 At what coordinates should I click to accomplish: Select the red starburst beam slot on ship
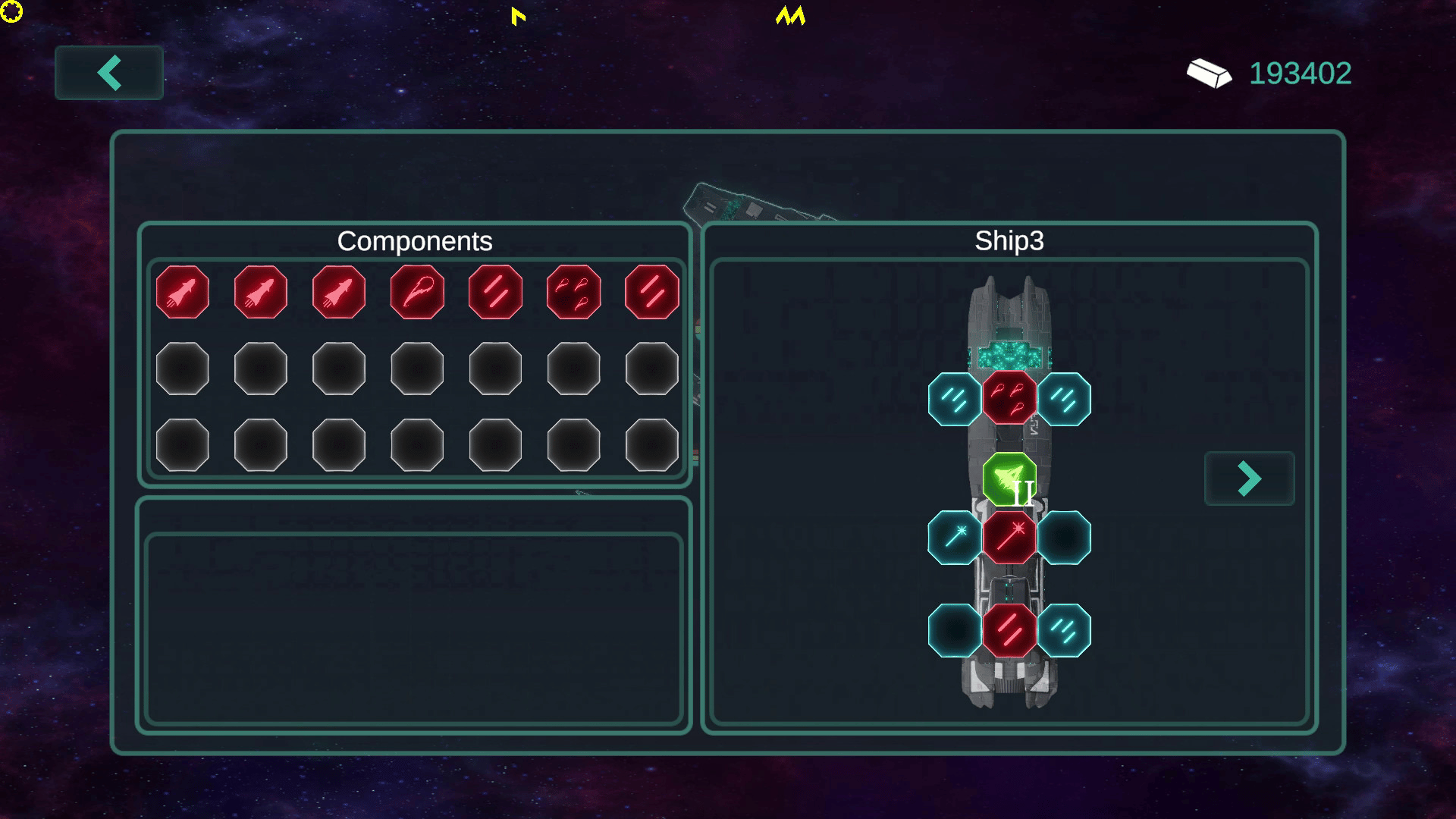pyautogui.click(x=1009, y=538)
